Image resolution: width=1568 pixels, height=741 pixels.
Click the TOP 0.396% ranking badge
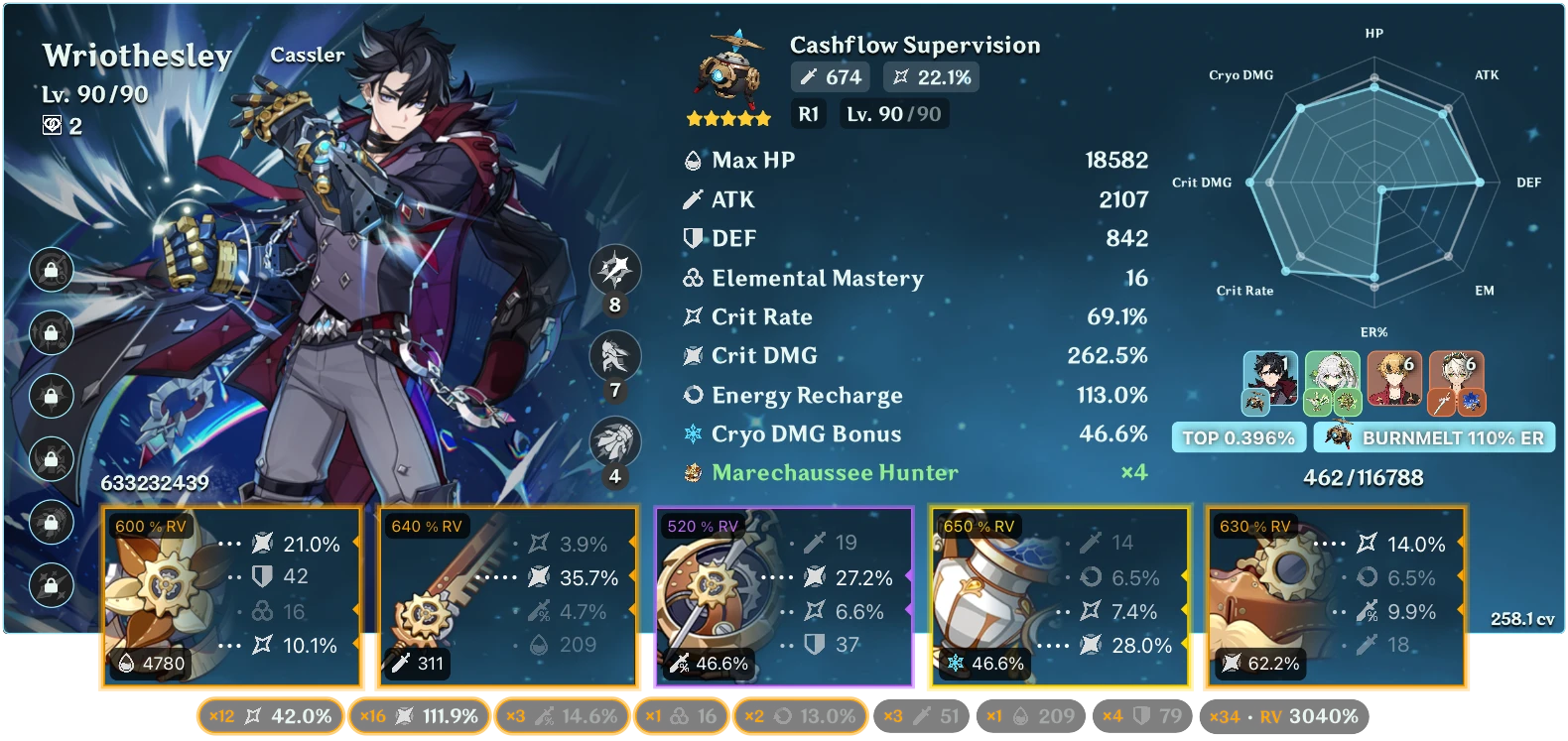click(1239, 435)
